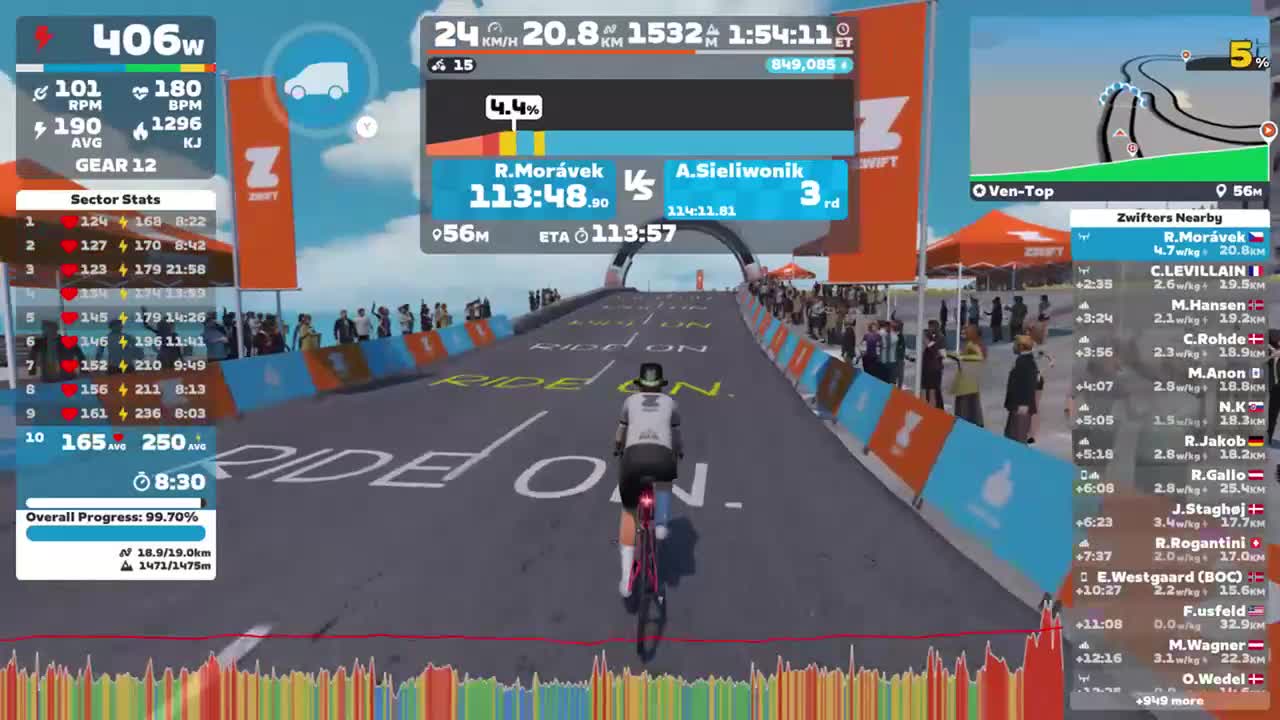Click the Sector Stats header
The height and width of the screenshot is (720, 1280).
click(x=115, y=199)
